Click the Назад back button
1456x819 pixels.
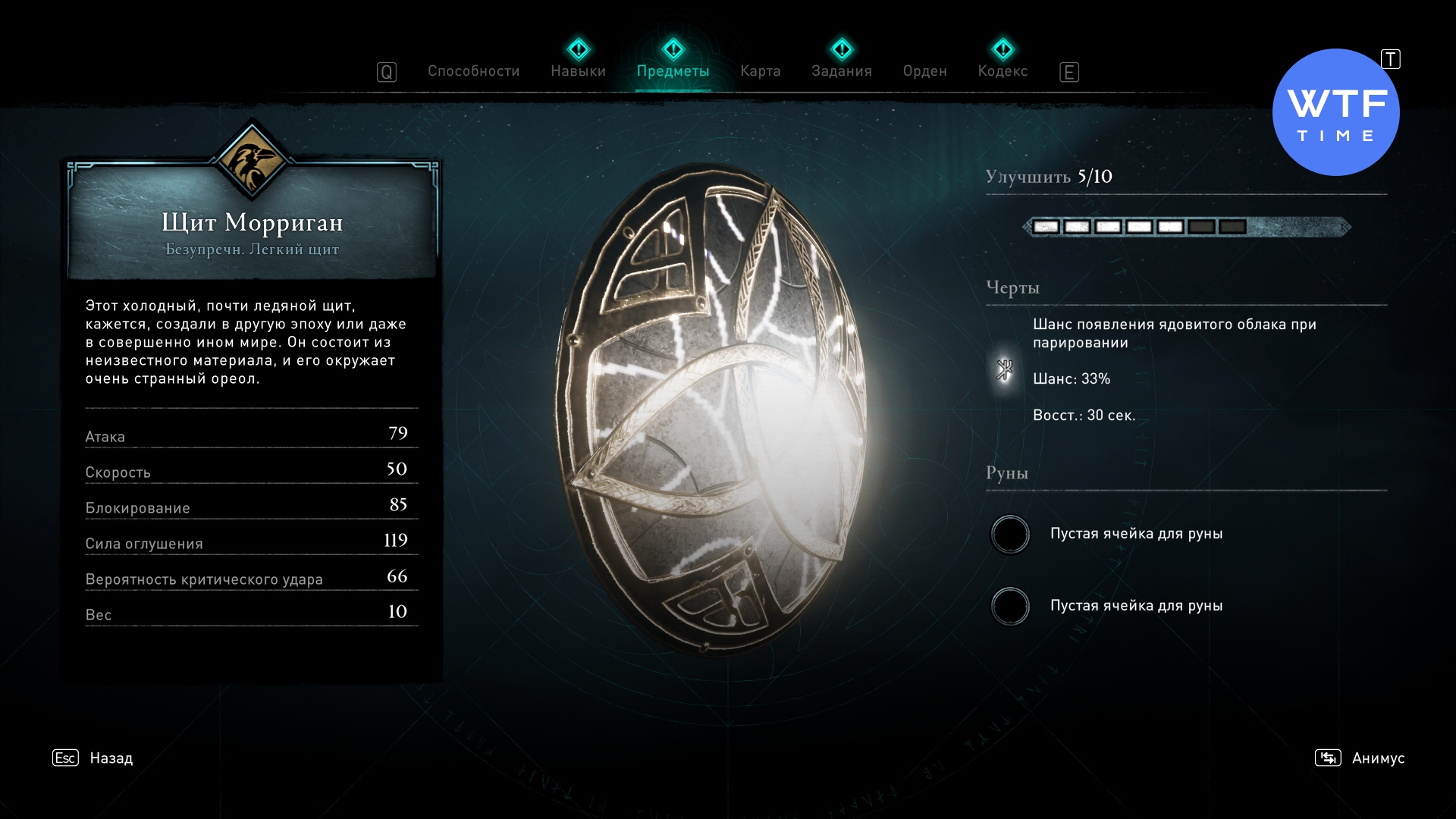click(111, 758)
